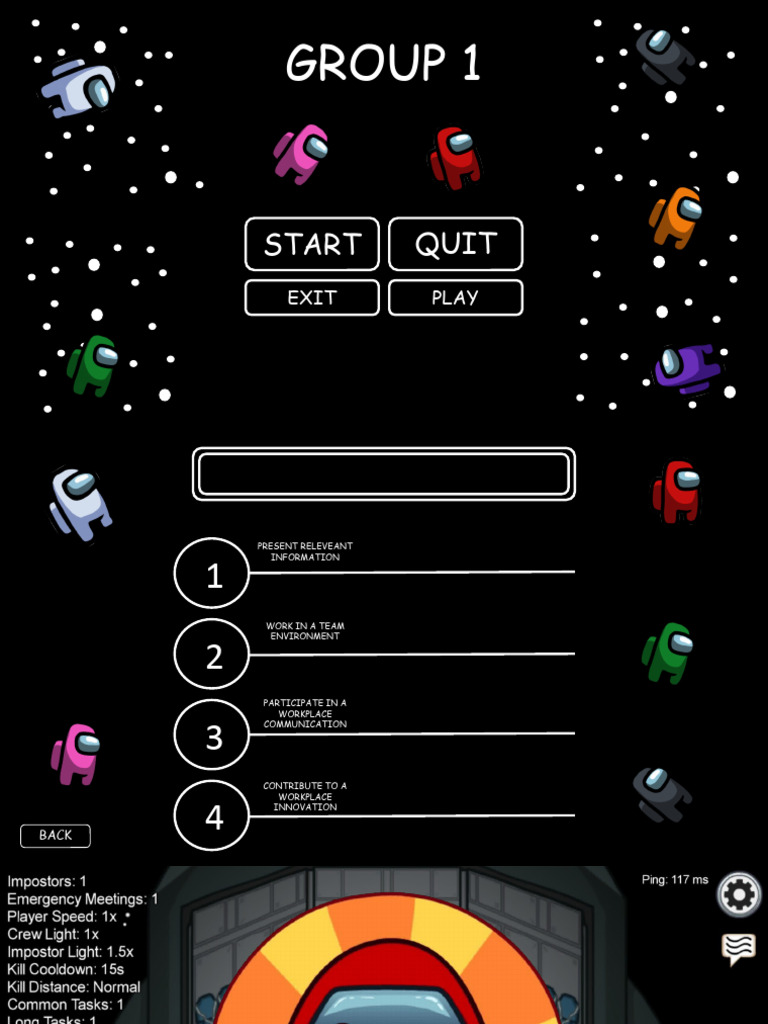
Task: Select option 1 Present Relevant Information
Action: coord(212,573)
